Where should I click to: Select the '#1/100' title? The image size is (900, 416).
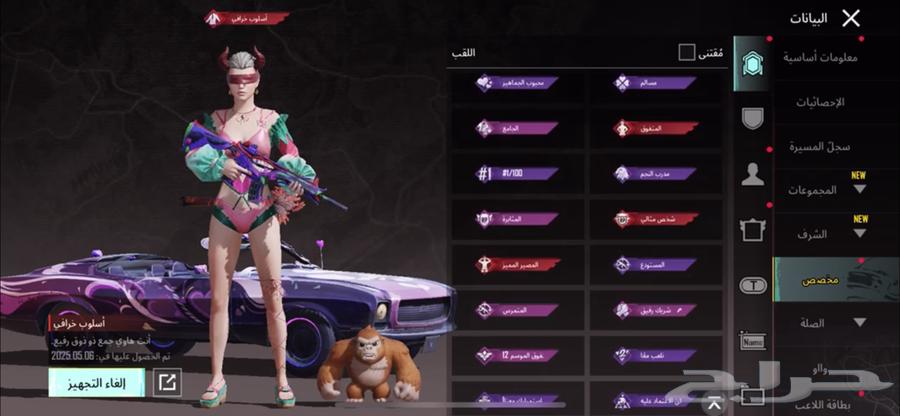[x=517, y=173]
